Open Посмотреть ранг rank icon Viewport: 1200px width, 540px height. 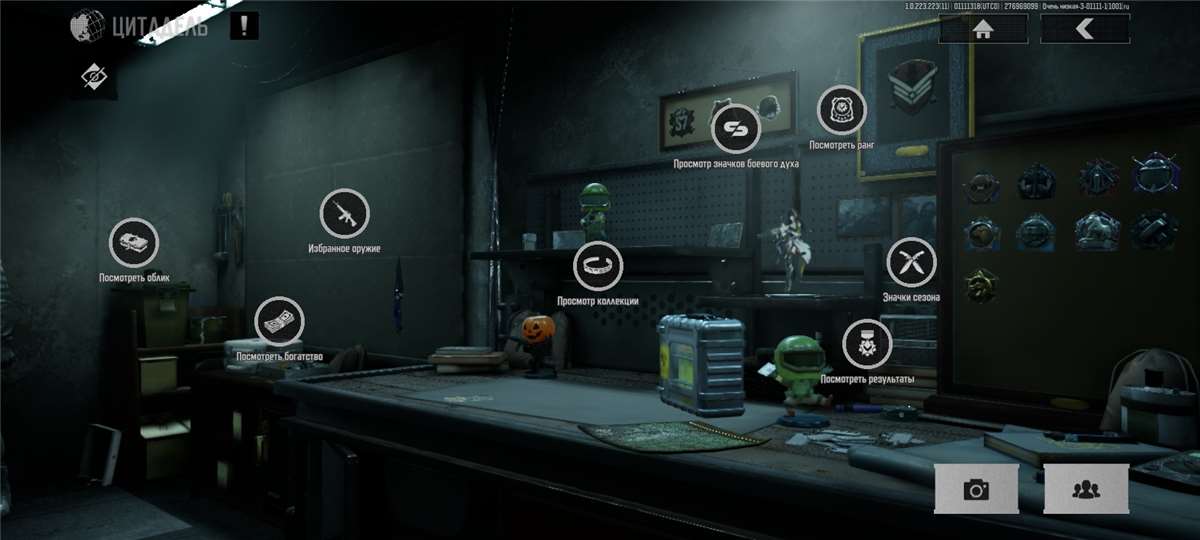(842, 110)
